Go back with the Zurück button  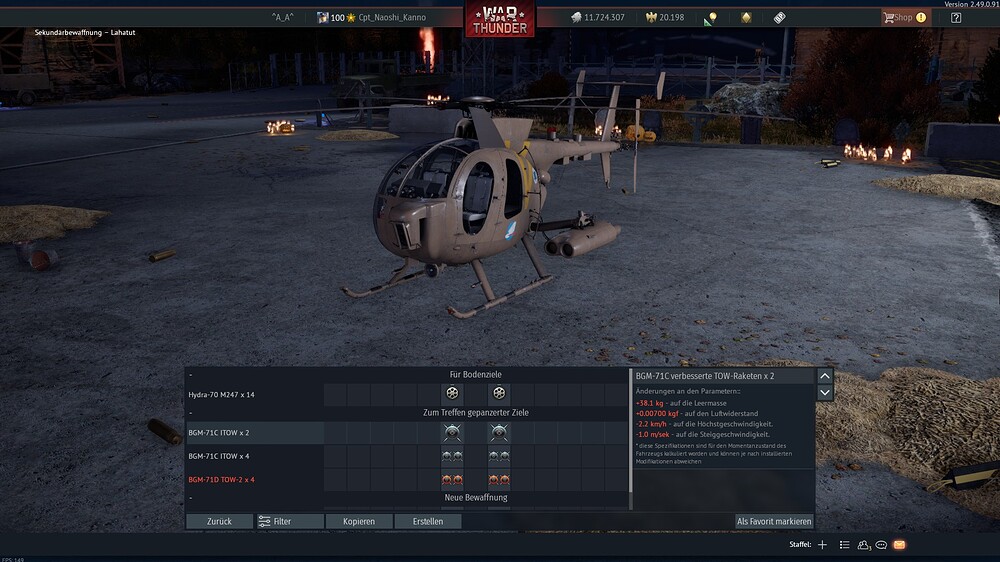point(219,521)
